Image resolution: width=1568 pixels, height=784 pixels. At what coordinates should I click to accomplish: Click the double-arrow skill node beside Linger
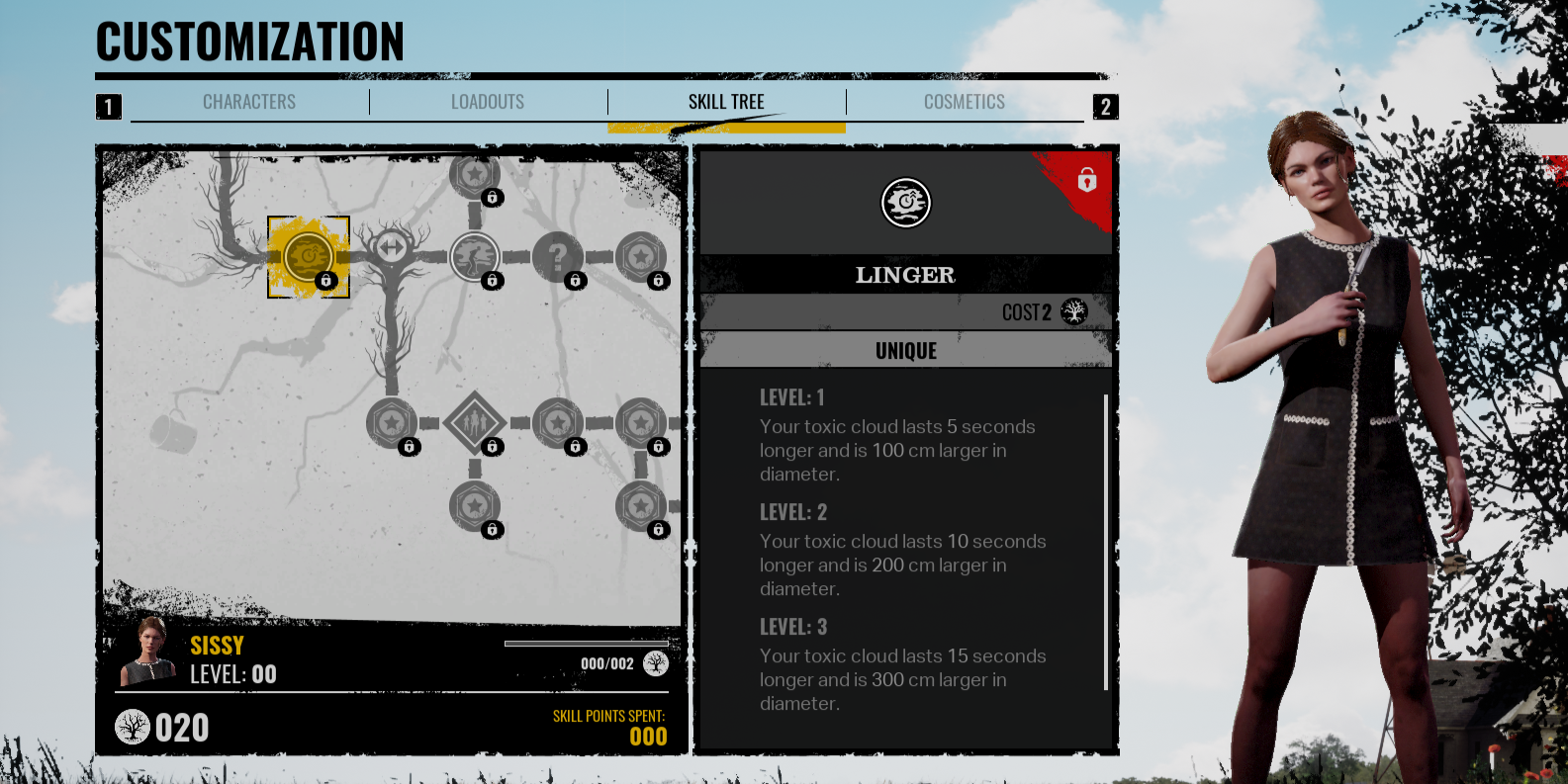tap(393, 247)
